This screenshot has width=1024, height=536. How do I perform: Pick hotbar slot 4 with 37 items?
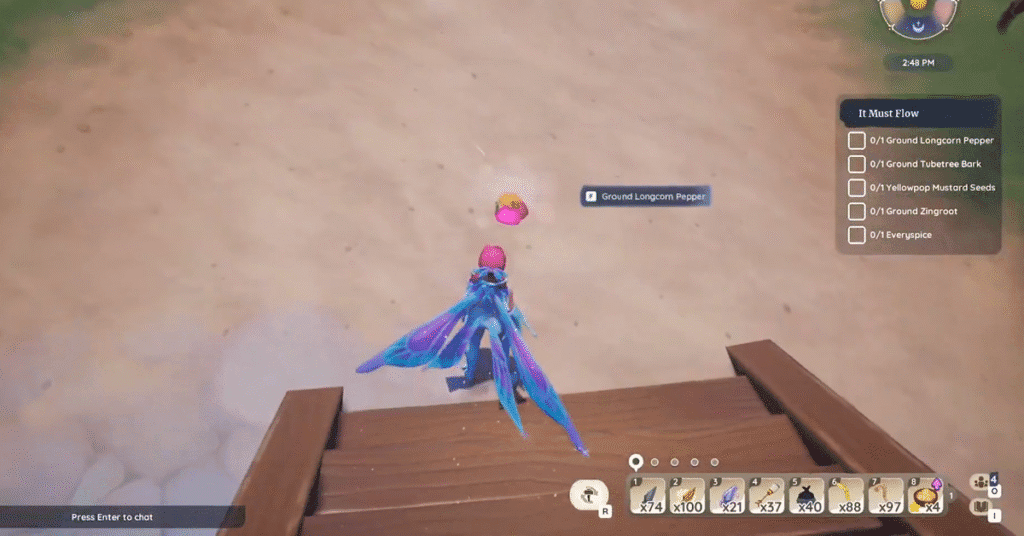(767, 496)
